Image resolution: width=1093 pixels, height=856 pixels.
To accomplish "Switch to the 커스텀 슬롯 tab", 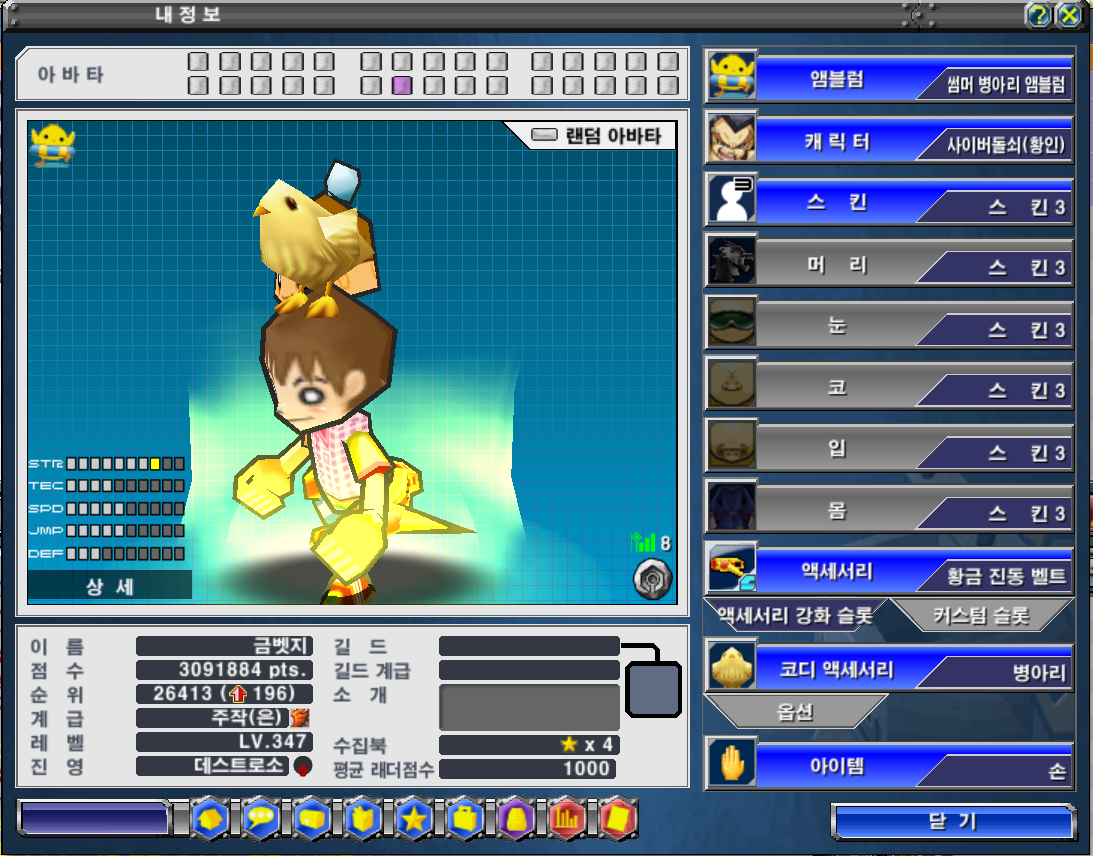I will [x=980, y=616].
